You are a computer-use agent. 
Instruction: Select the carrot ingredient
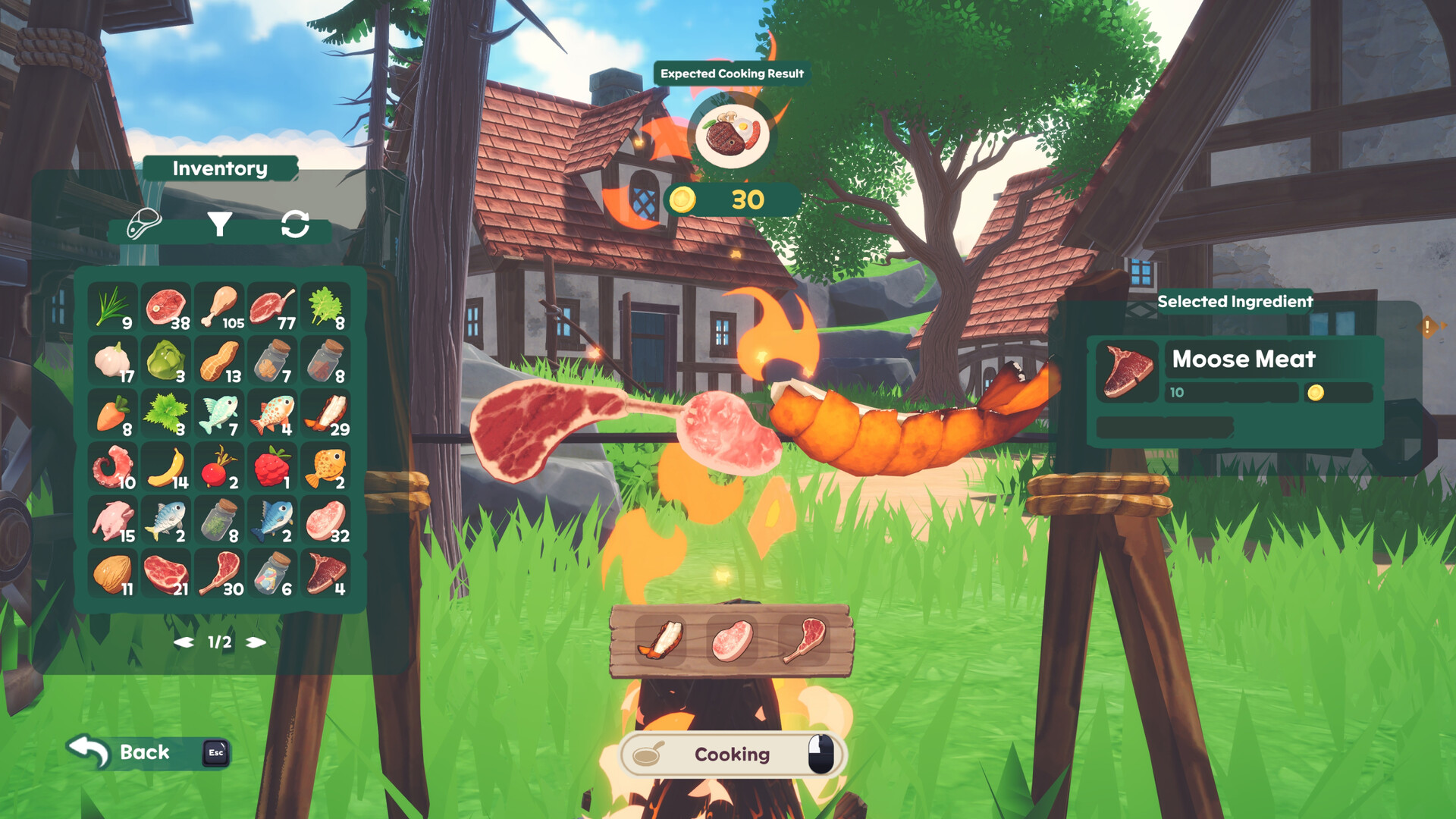112,413
